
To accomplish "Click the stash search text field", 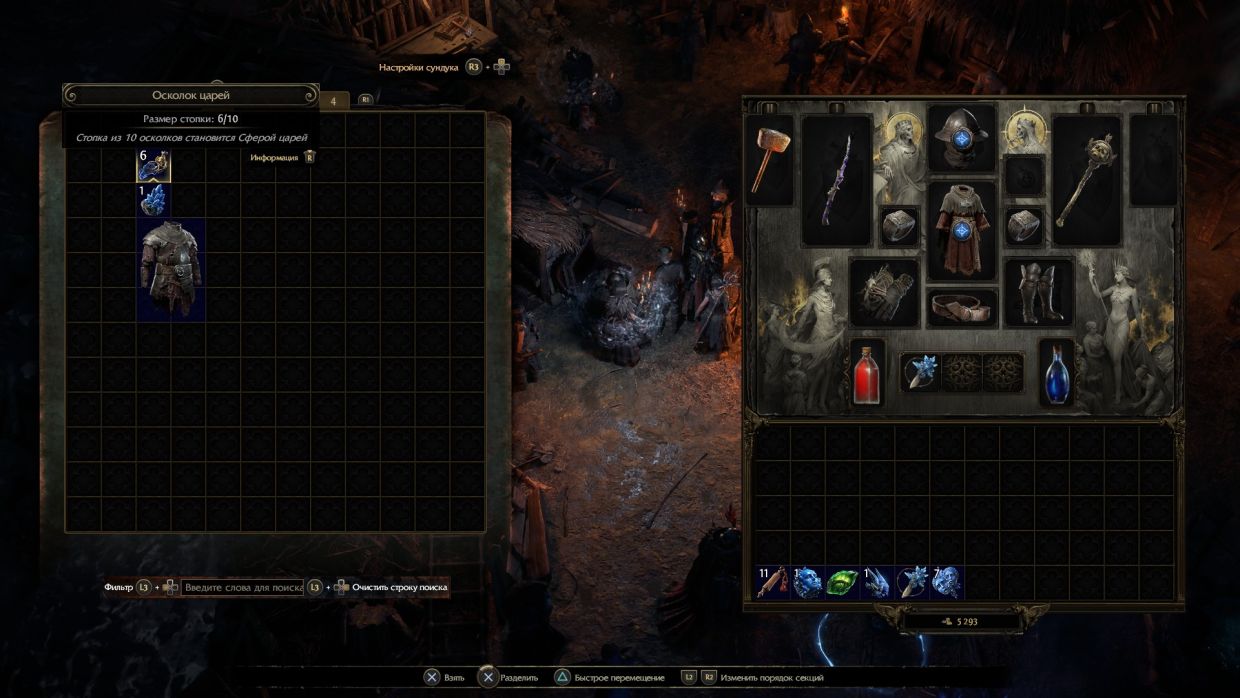I will [243, 587].
